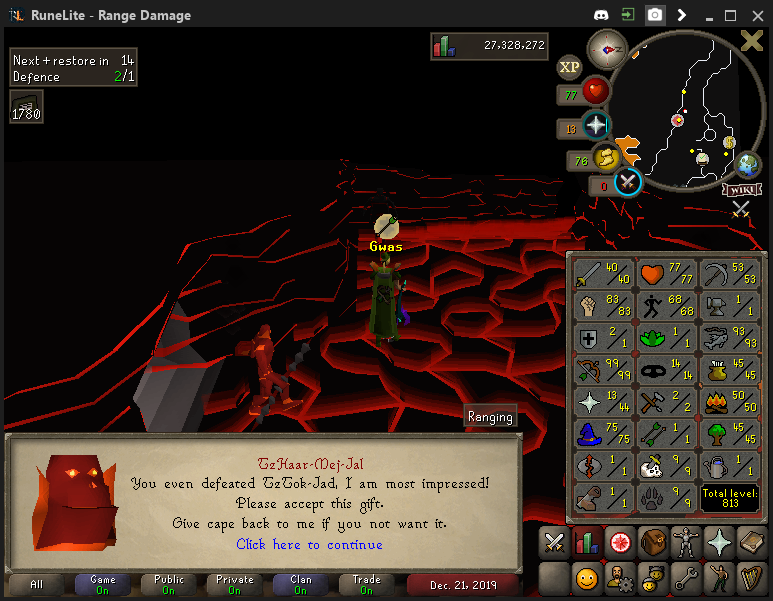Toggle the Trade chat filter
This screenshot has width=773, height=601.
click(x=366, y=585)
